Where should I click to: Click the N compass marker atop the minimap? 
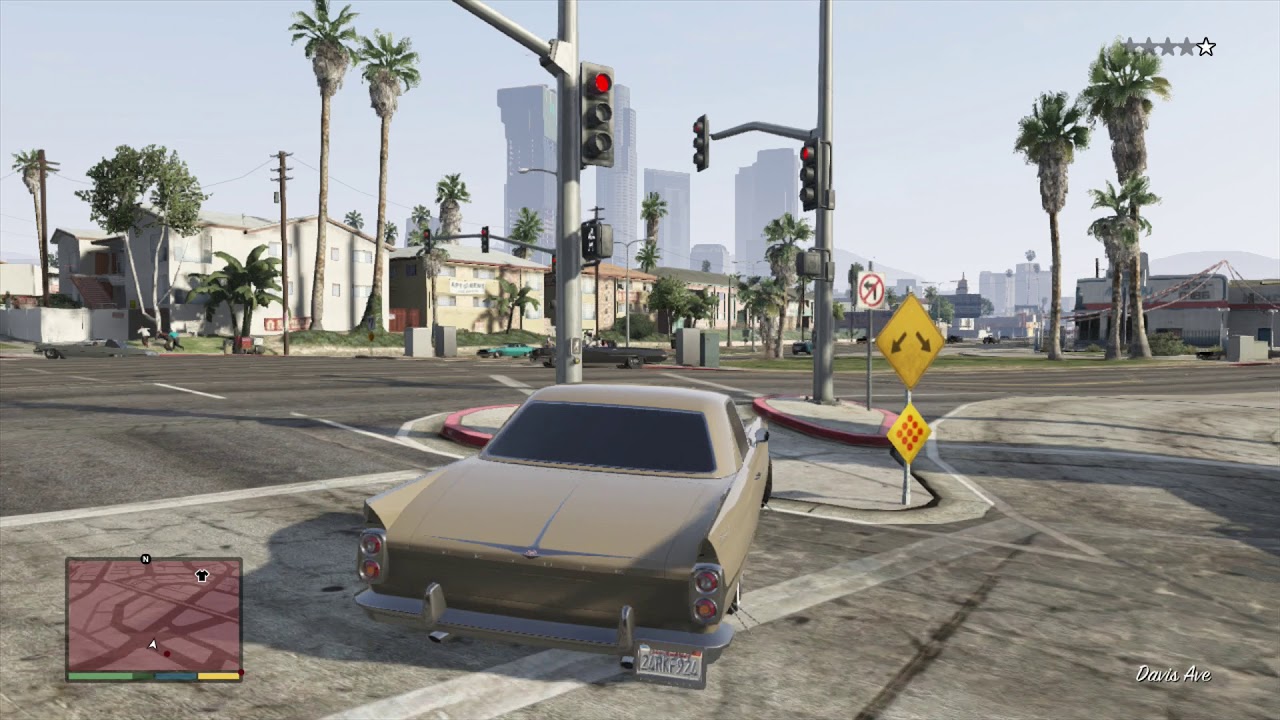pos(145,558)
